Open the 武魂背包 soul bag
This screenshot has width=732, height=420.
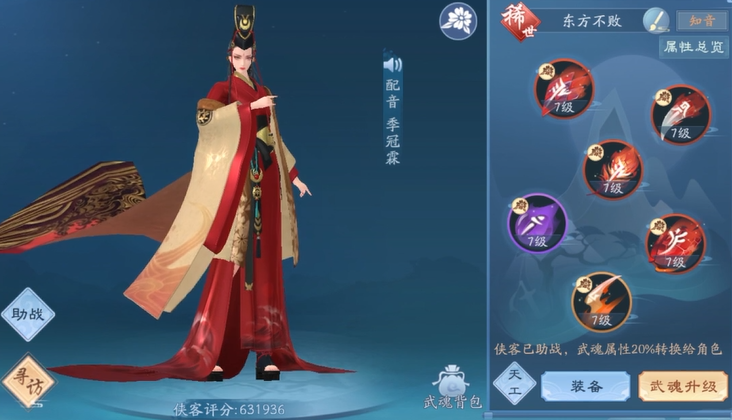point(452,386)
